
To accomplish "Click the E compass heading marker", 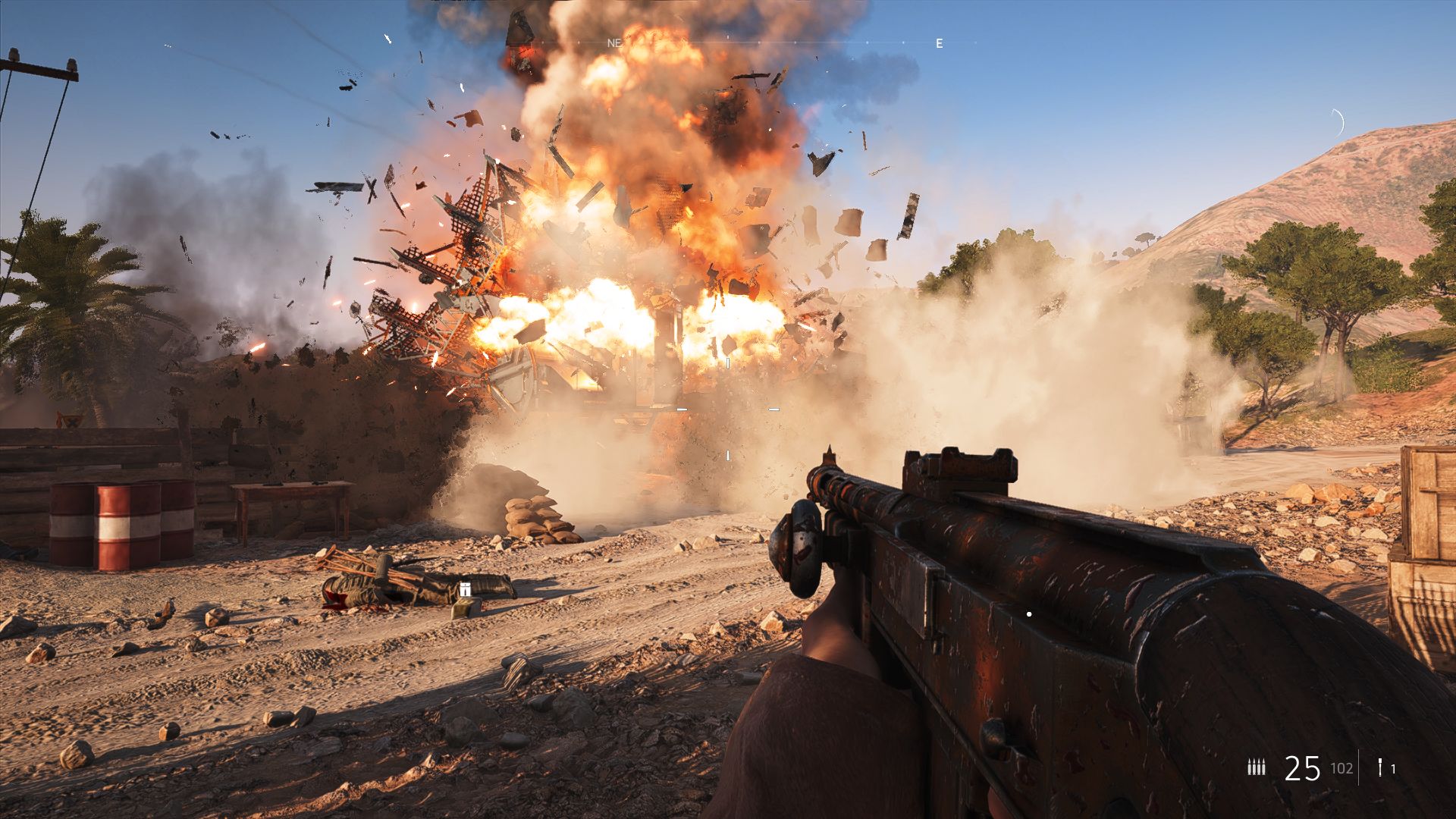I will pyautogui.click(x=939, y=42).
